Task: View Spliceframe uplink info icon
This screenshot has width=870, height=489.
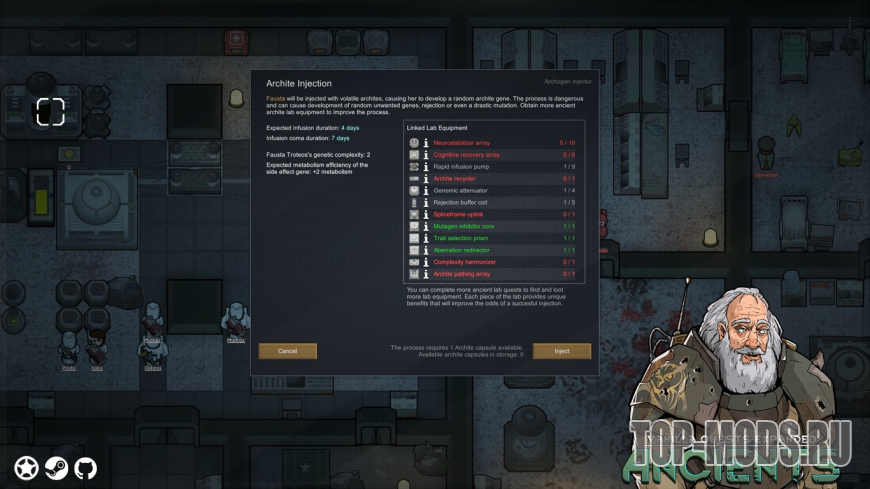Action: 426,215
